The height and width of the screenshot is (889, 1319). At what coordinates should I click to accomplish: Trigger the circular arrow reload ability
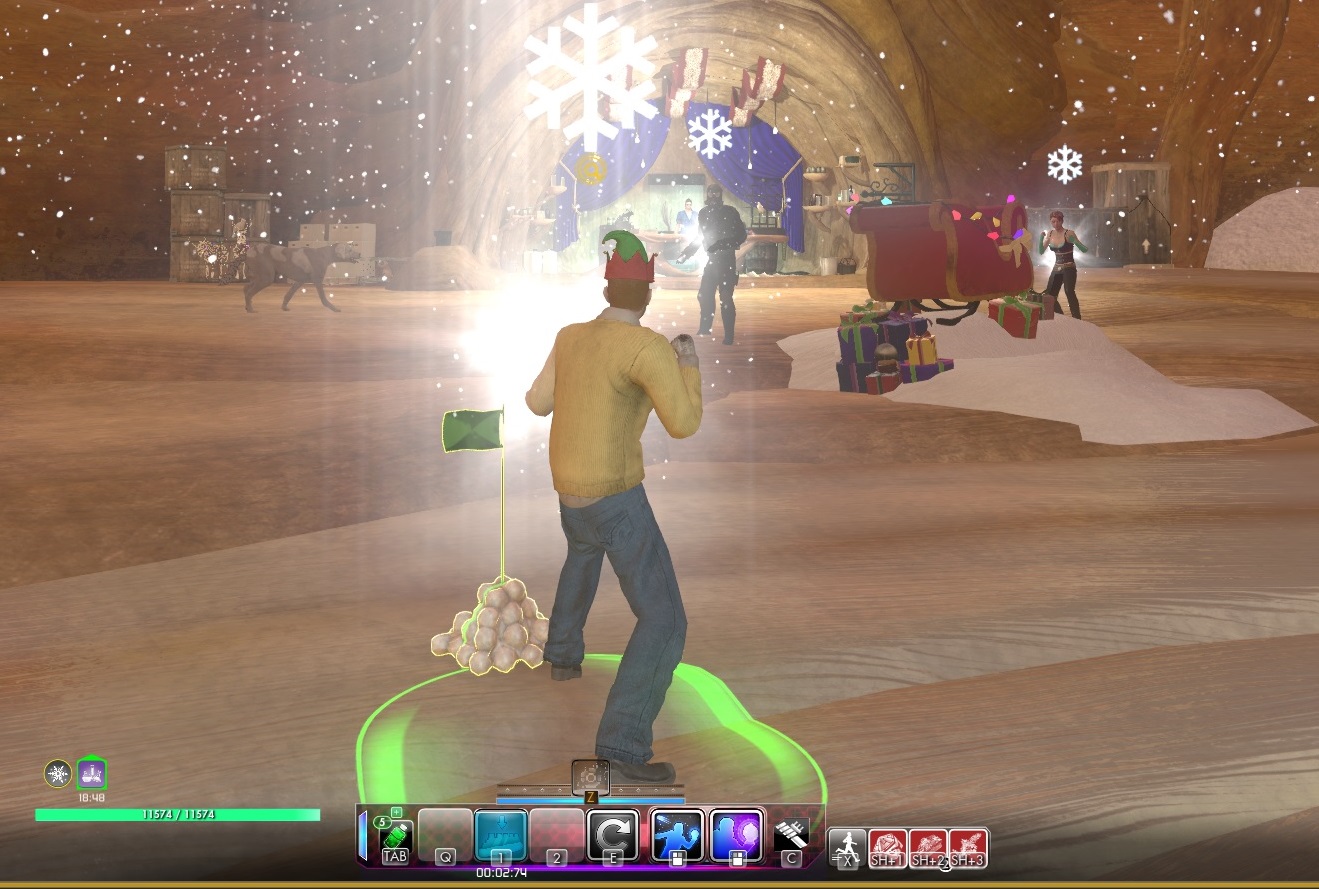pyautogui.click(x=611, y=836)
